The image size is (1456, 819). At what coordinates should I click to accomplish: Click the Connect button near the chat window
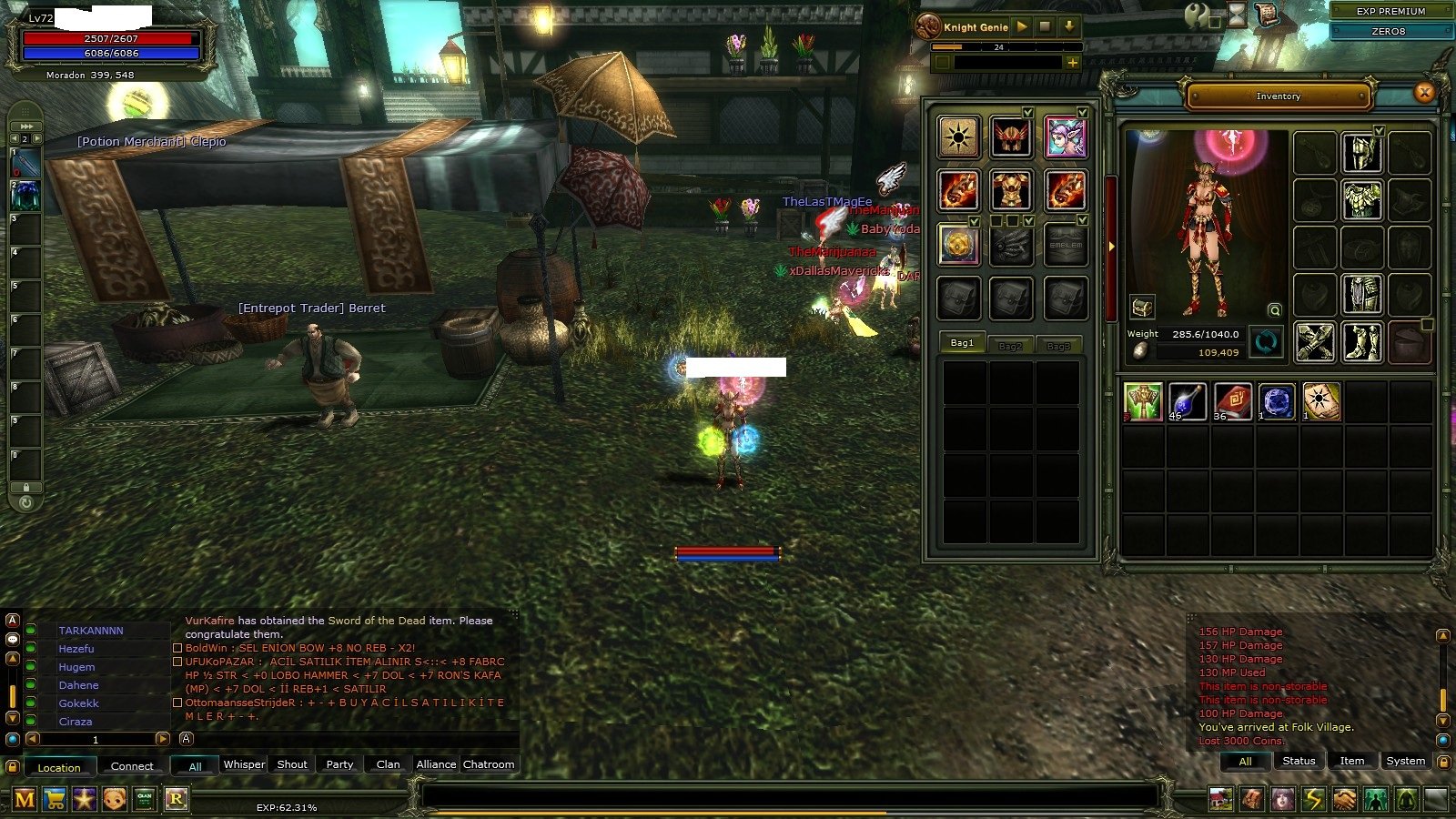(133, 766)
